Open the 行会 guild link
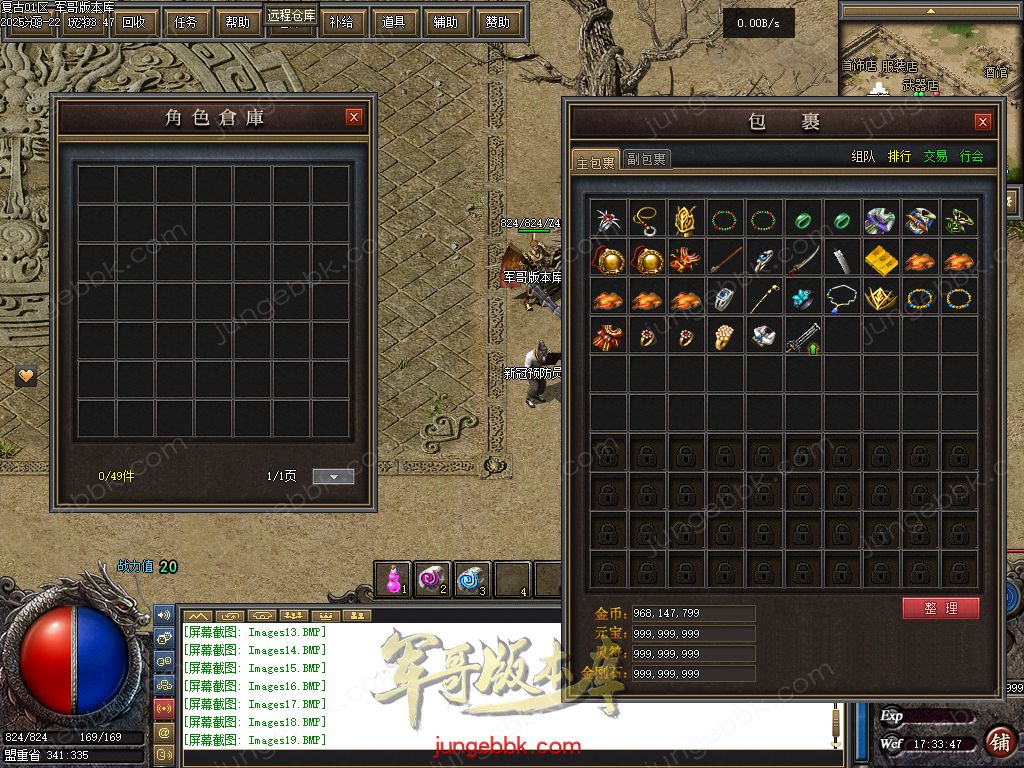 tap(971, 156)
